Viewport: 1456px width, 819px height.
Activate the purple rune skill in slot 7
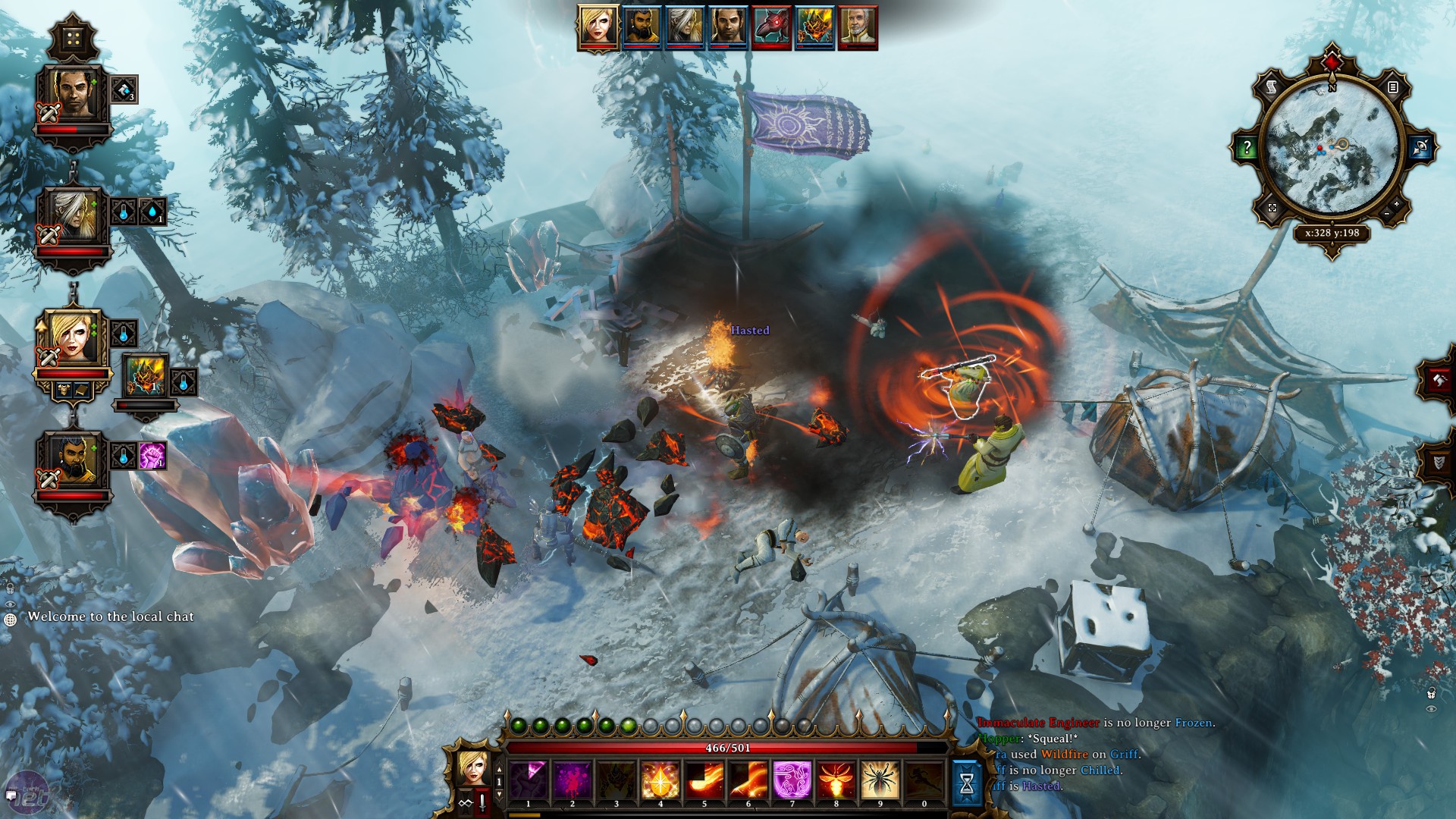pos(792,780)
